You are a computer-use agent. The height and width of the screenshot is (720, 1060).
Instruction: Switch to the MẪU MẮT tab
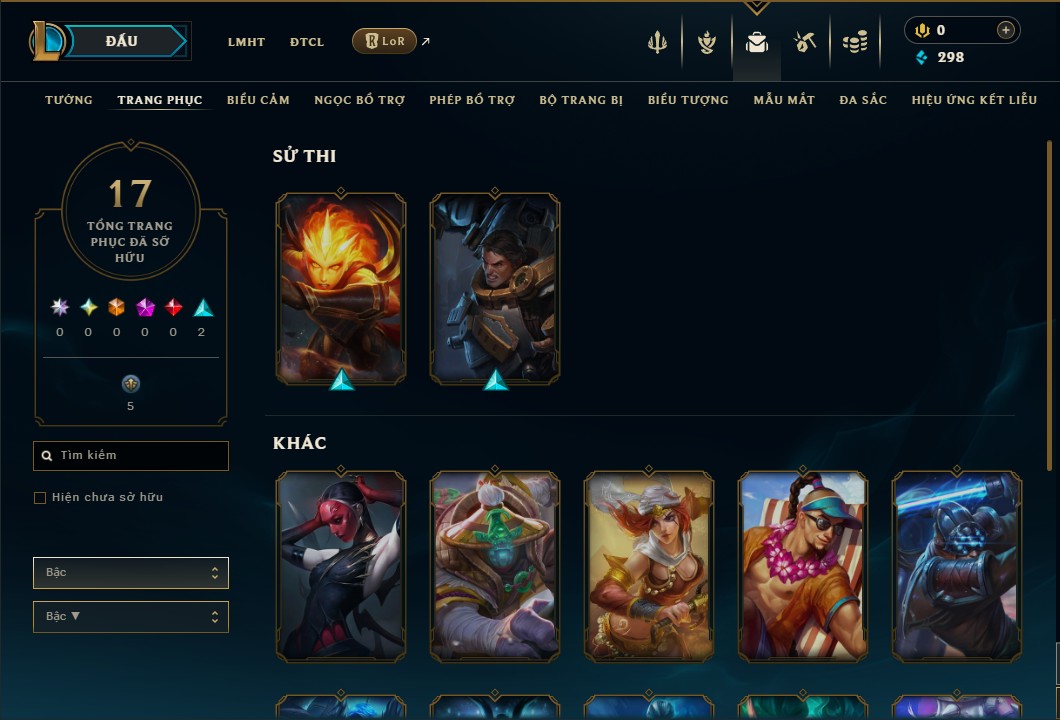tap(784, 100)
